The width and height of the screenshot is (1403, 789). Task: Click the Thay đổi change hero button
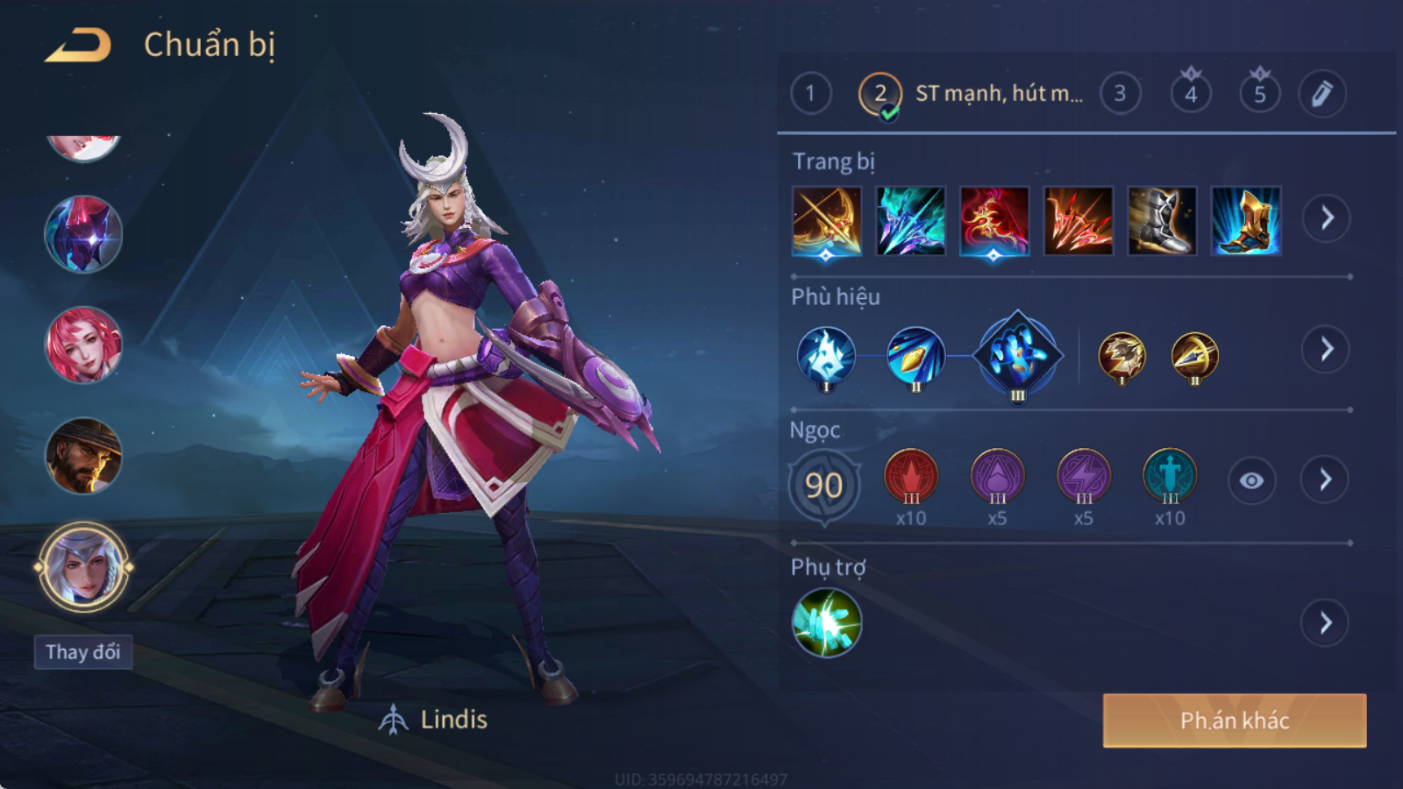point(83,652)
